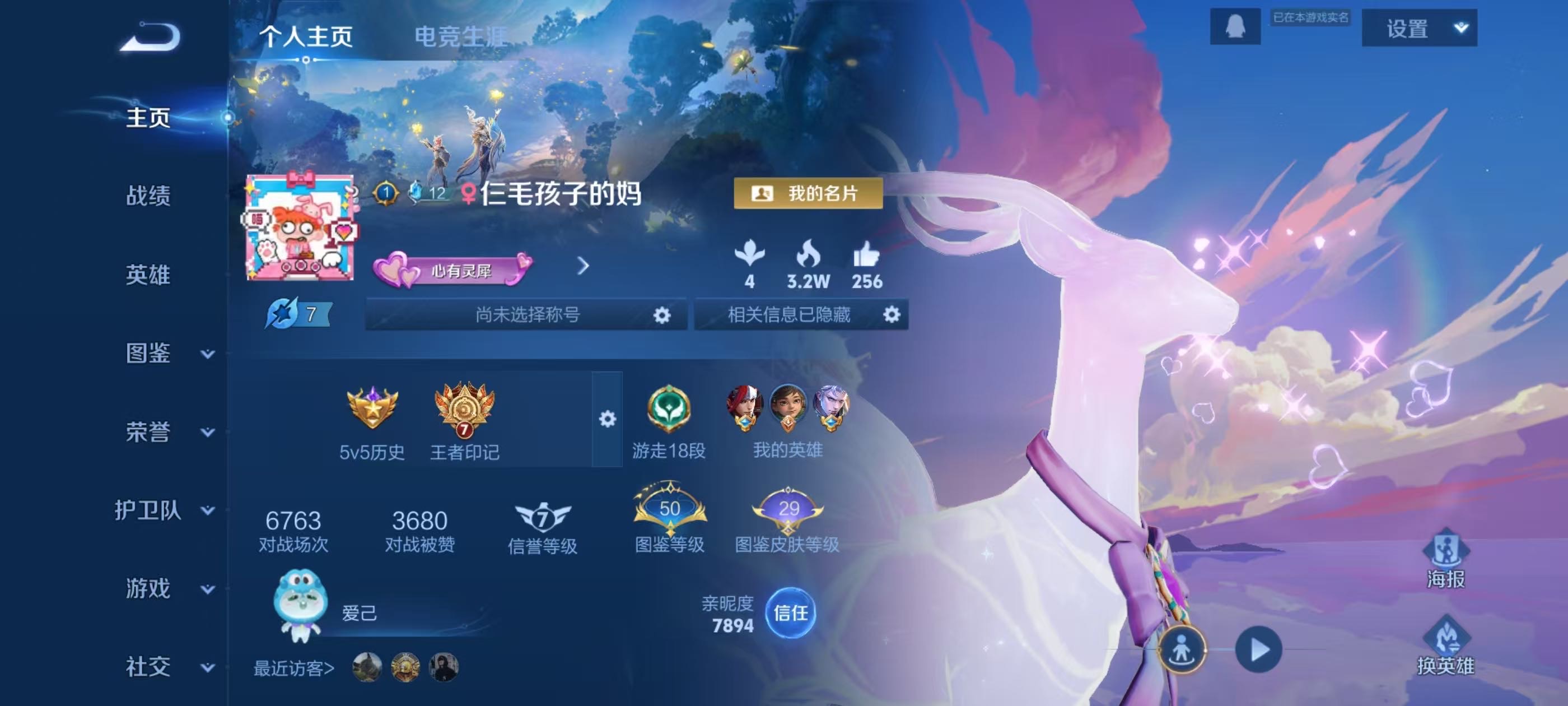Open the 最近访客 visitors list
The image size is (1568, 706).
[x=294, y=668]
